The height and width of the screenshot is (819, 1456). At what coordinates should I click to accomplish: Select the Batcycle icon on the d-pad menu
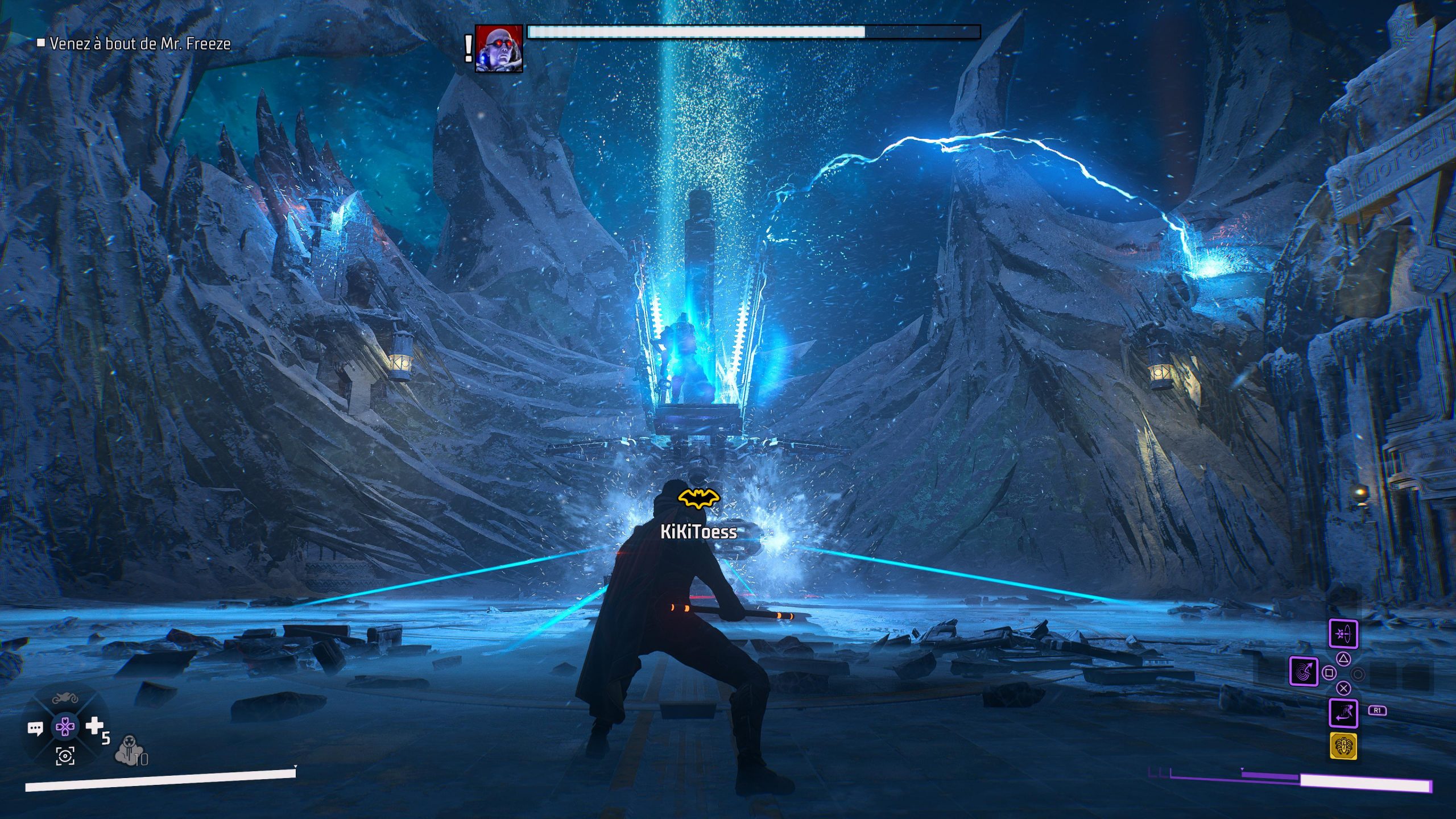point(66,698)
